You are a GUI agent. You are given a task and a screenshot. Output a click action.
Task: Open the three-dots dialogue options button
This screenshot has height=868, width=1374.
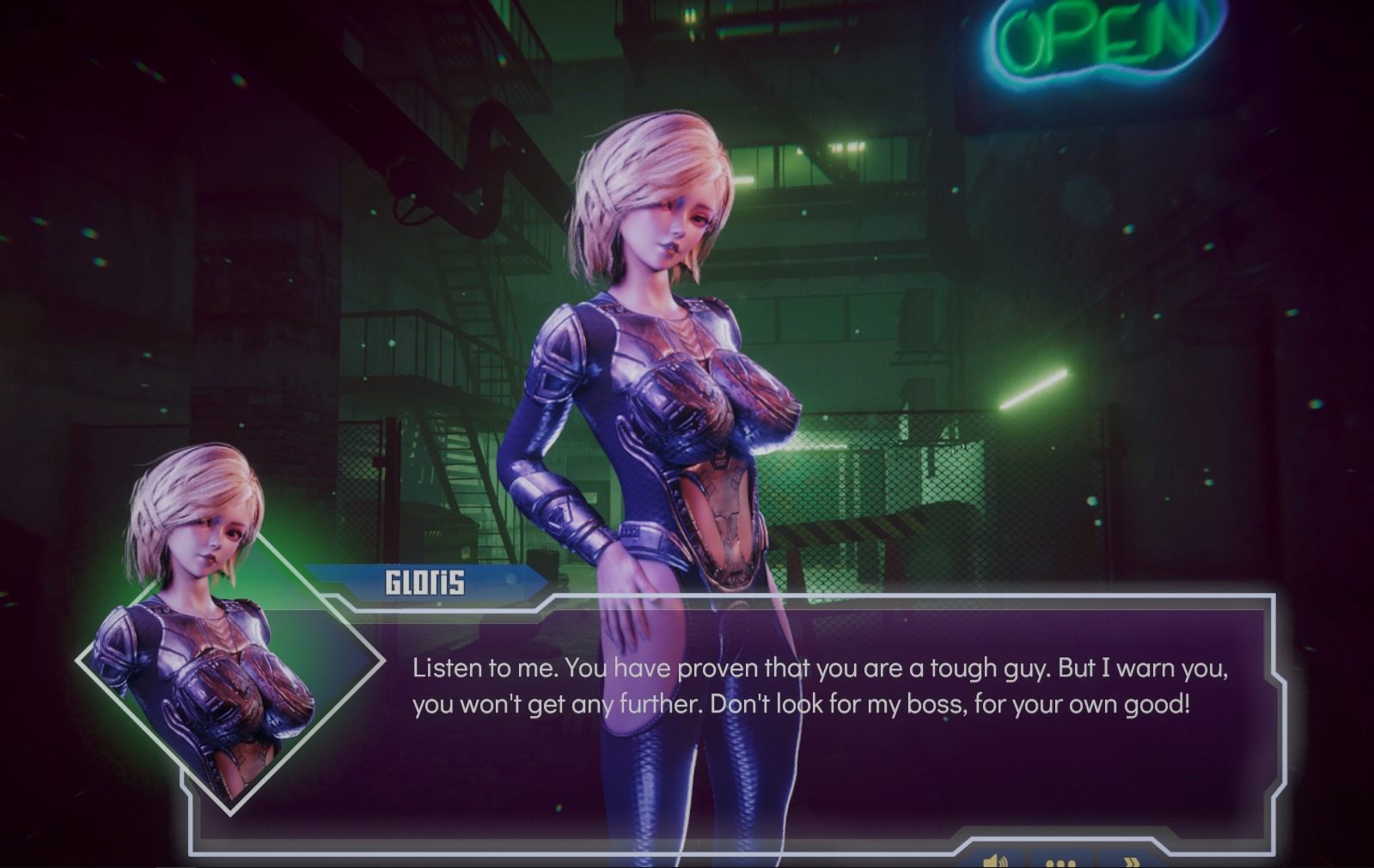click(x=1062, y=861)
